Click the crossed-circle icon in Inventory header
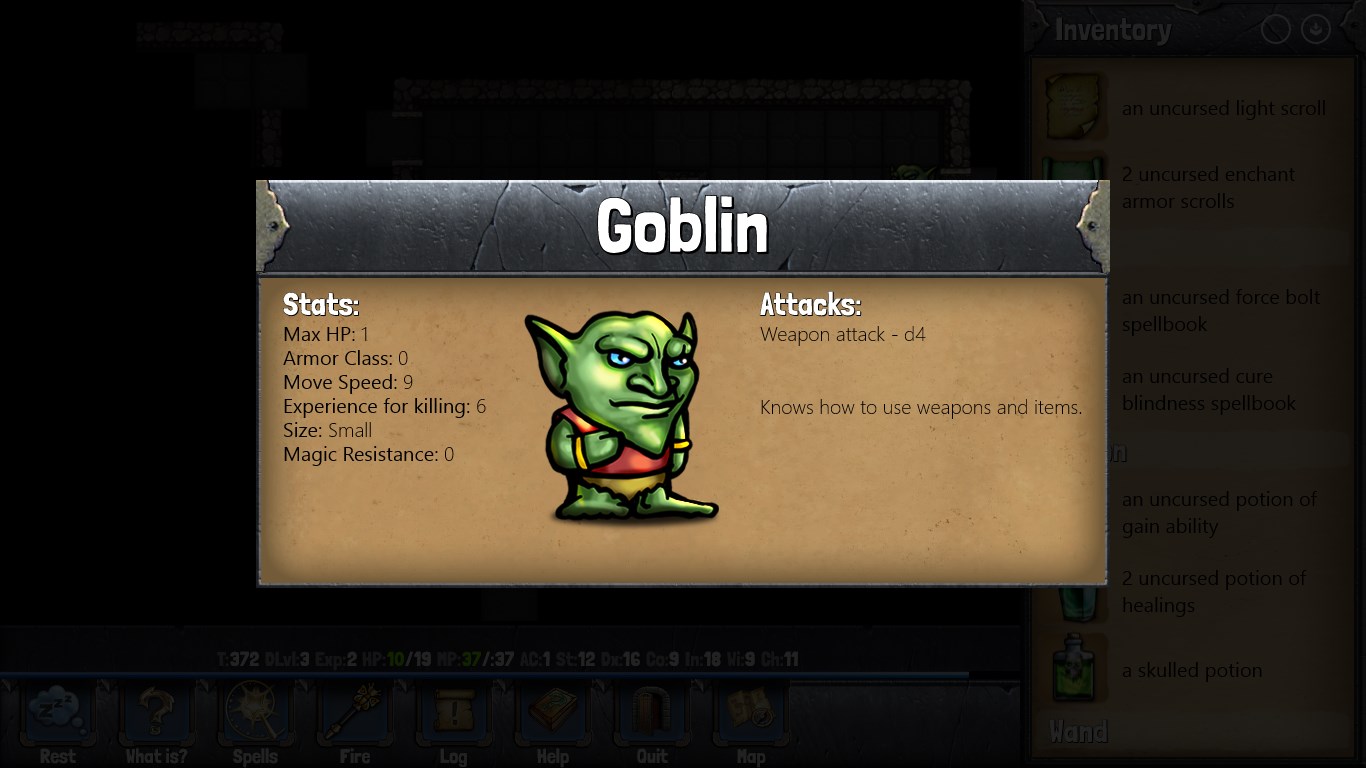 coord(1275,30)
